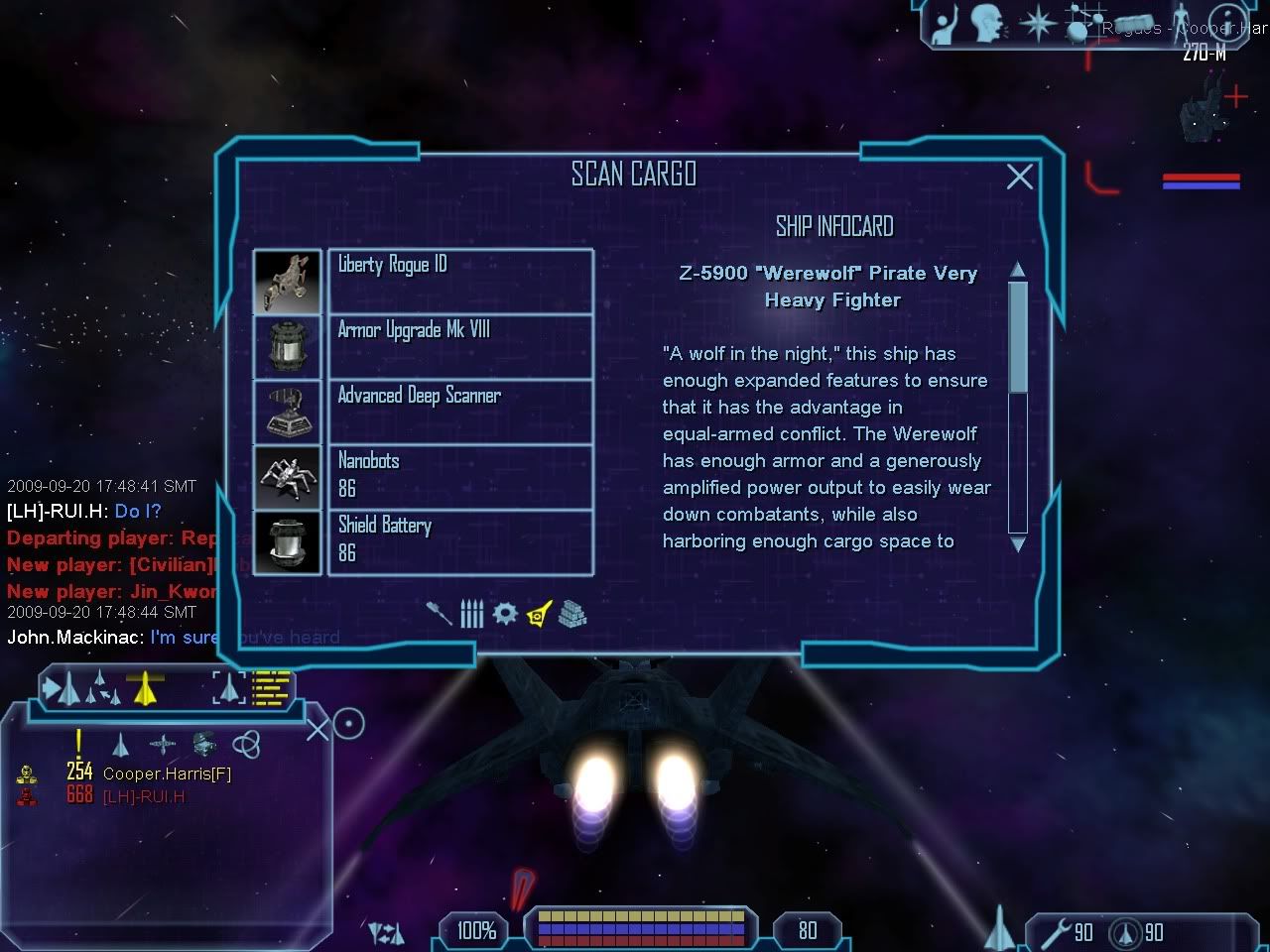Viewport: 1270px width, 952px height.
Task: Close the Scan Cargo window
Action: click(x=1019, y=177)
